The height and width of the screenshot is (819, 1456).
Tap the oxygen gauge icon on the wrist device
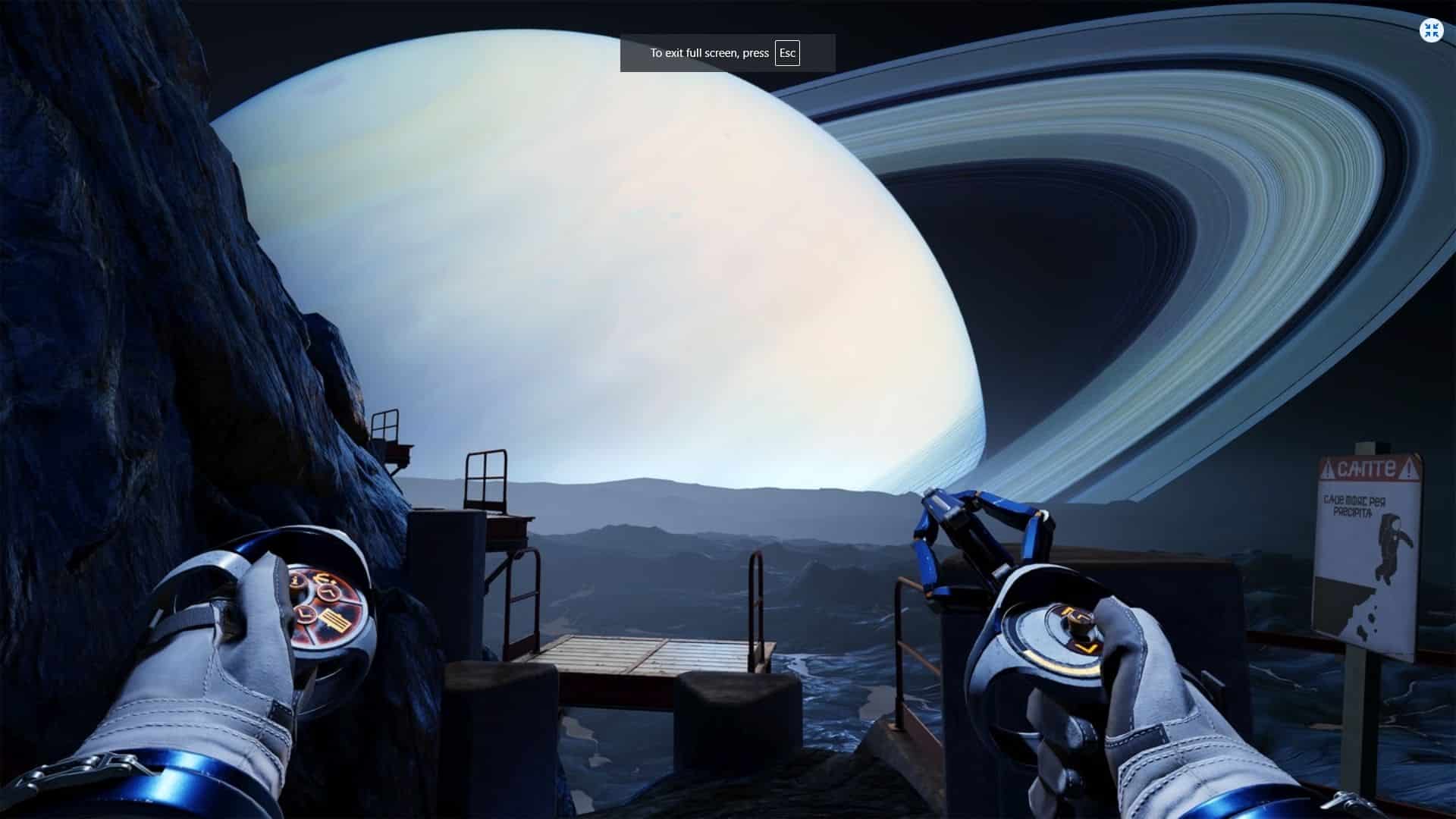coord(323,579)
